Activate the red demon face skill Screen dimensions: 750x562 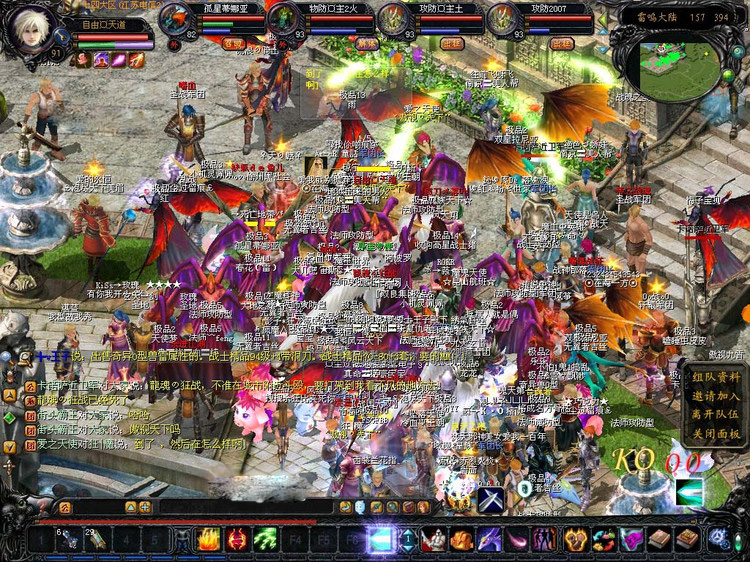(237, 541)
